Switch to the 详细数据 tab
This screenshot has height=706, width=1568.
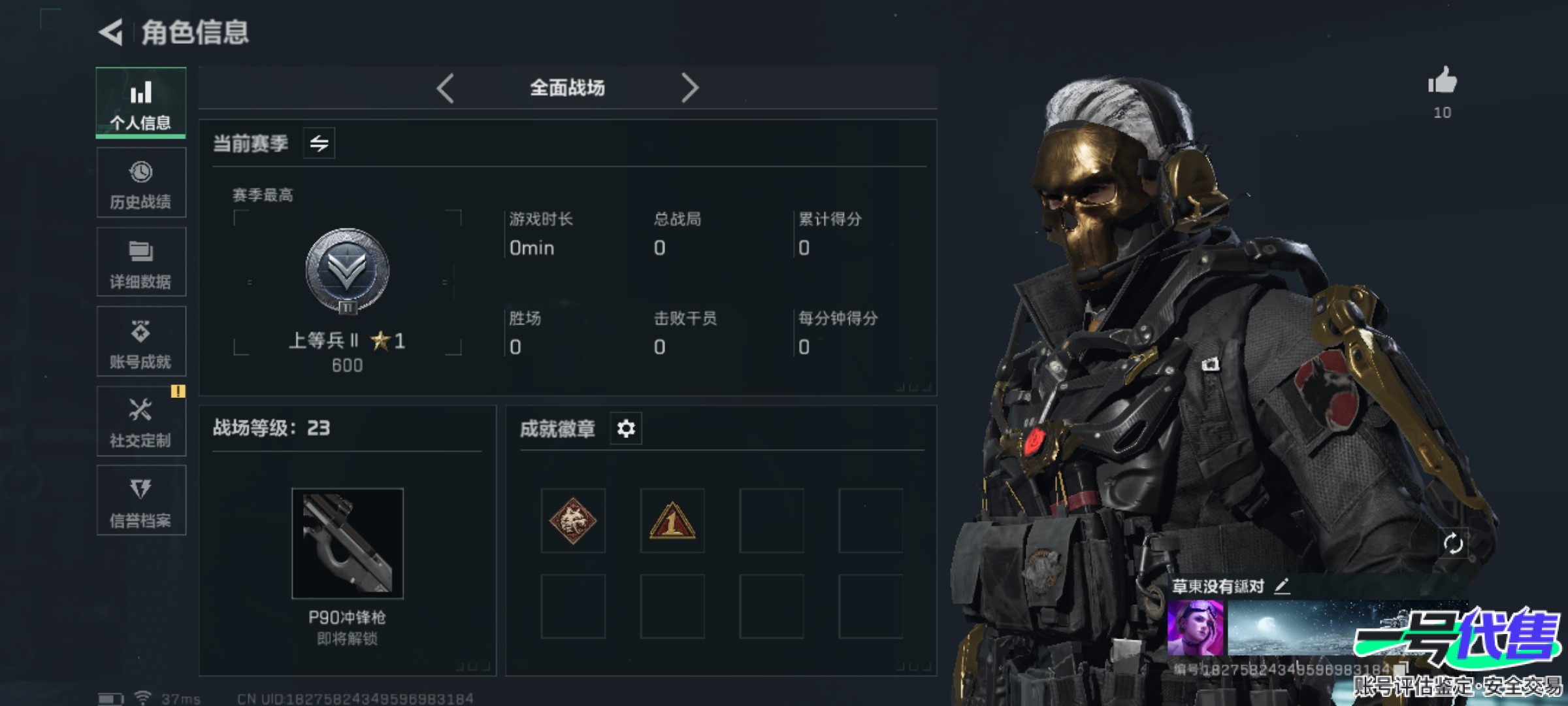click(141, 263)
